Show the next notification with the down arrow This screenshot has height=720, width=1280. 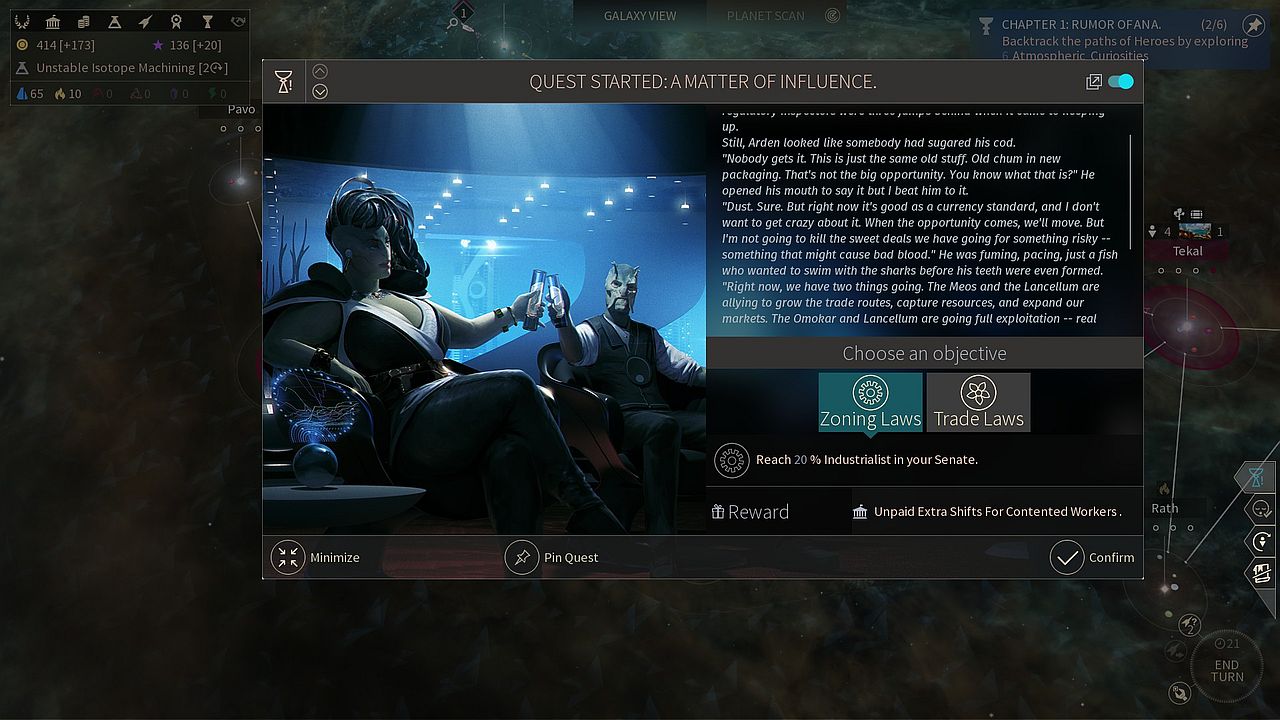[x=320, y=92]
